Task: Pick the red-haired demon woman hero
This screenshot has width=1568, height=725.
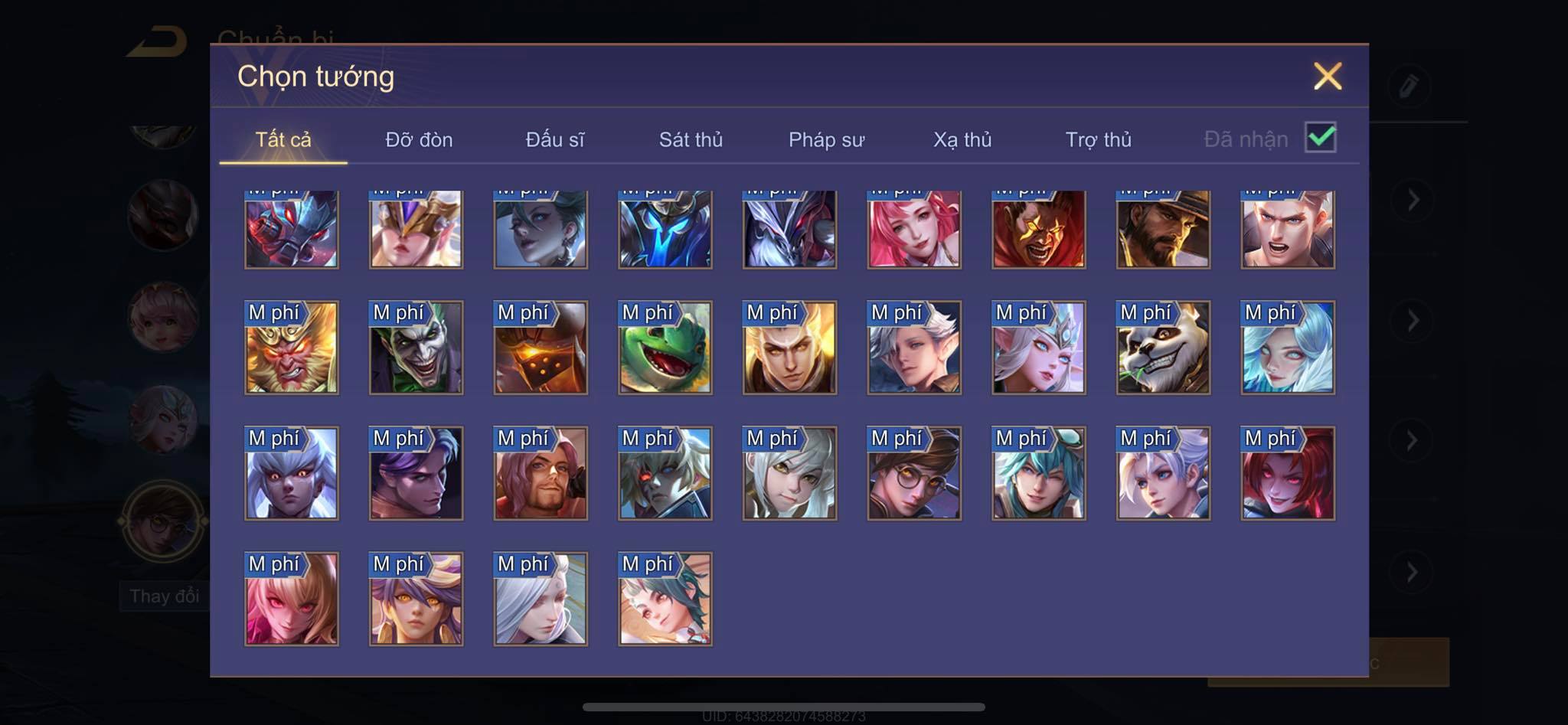Action: (1288, 474)
